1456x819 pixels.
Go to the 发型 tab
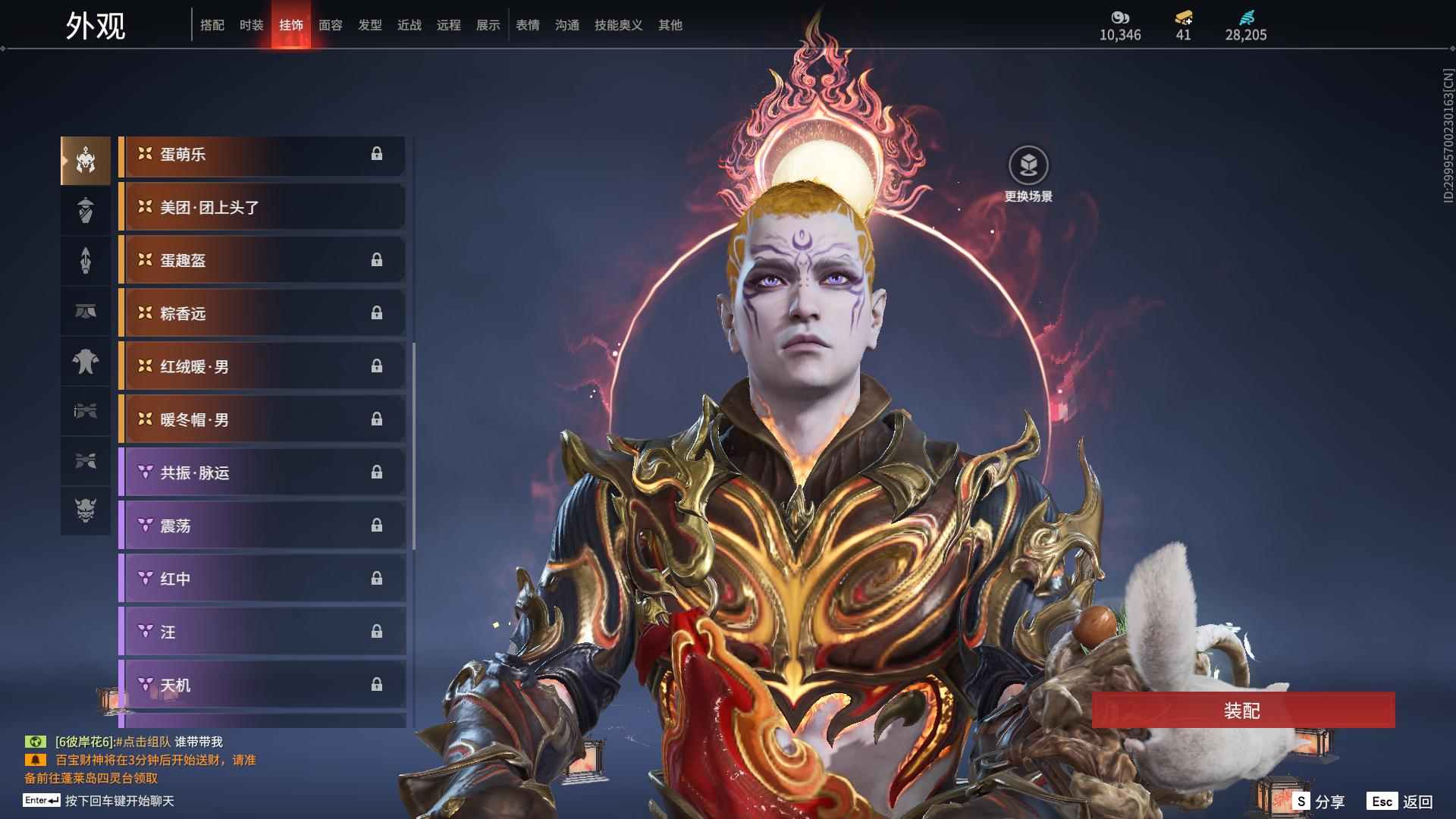[369, 25]
